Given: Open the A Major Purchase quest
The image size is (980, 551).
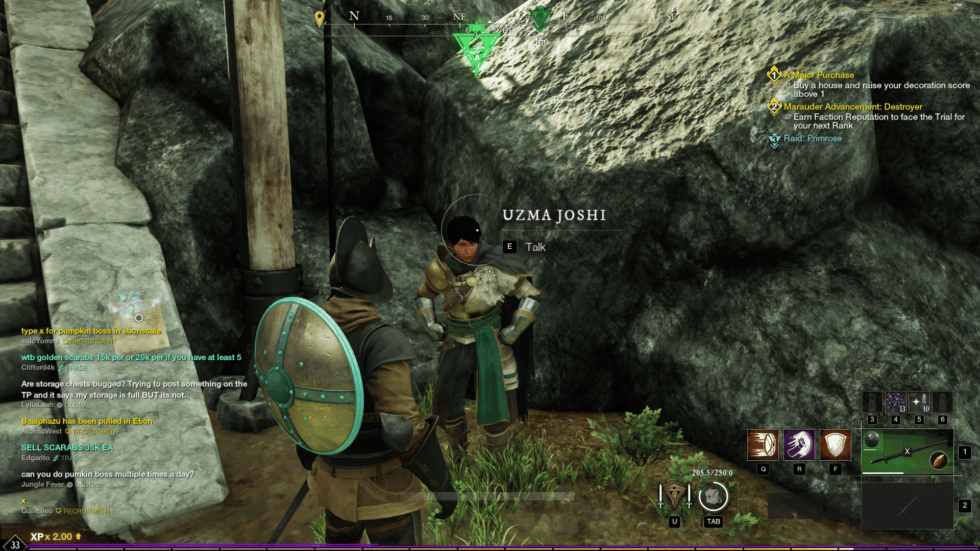Looking at the screenshot, I should (x=819, y=75).
